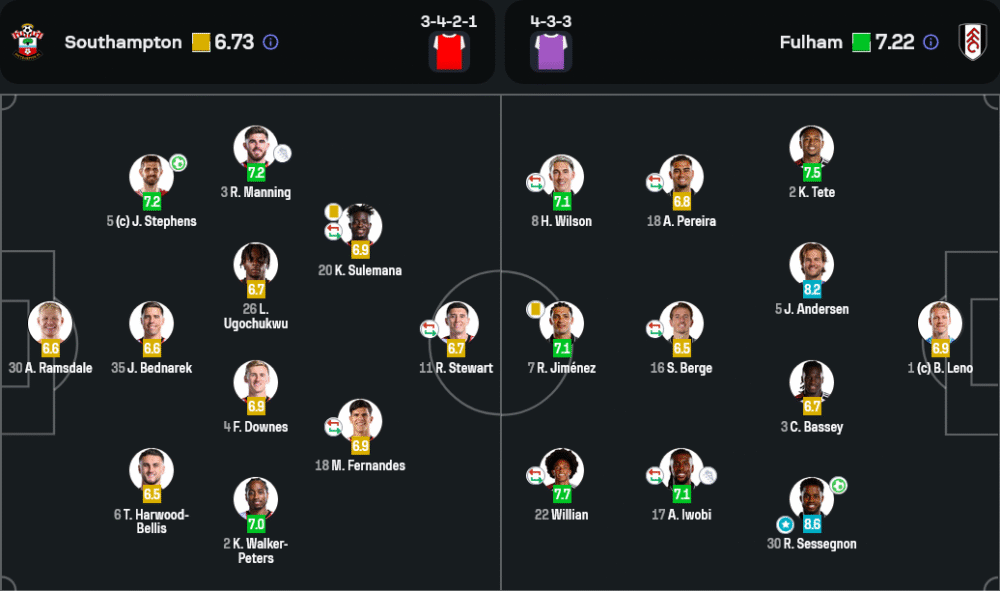
Task: Click the Southampton club crest
Action: (28, 42)
